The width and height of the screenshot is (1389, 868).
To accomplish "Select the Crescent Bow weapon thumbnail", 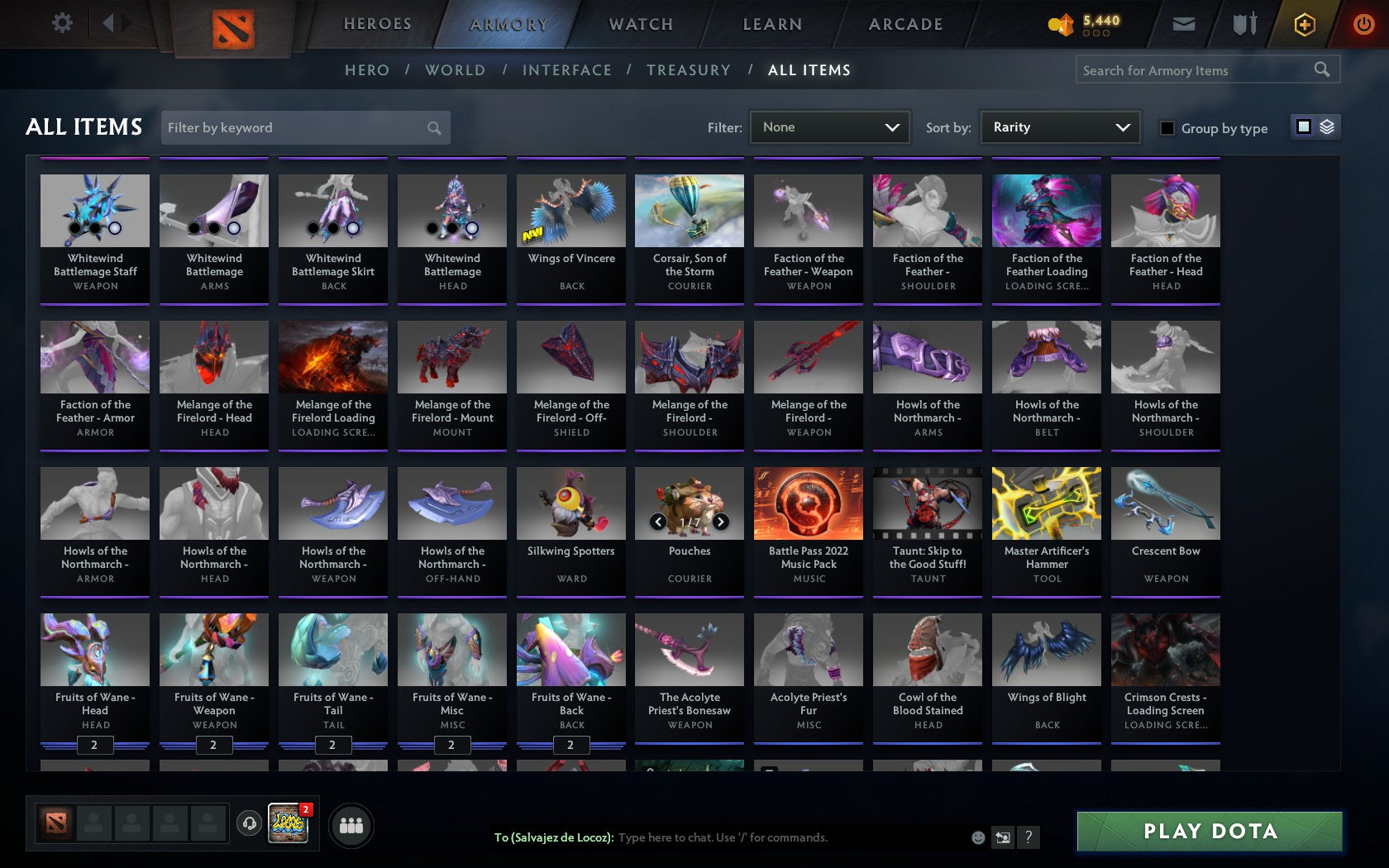I will coord(1165,503).
